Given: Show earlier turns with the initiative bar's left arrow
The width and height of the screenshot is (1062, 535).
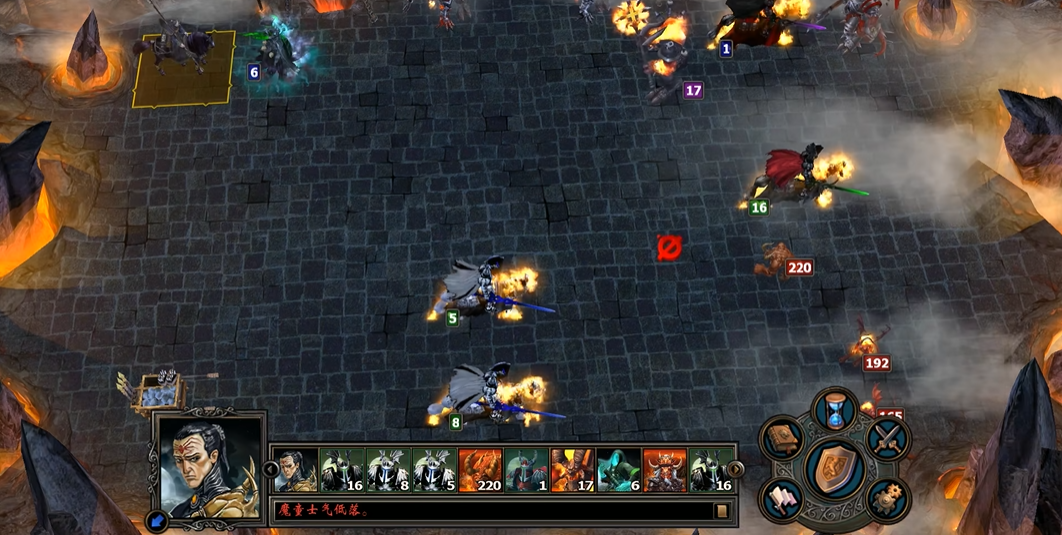Looking at the screenshot, I should coord(269,469).
